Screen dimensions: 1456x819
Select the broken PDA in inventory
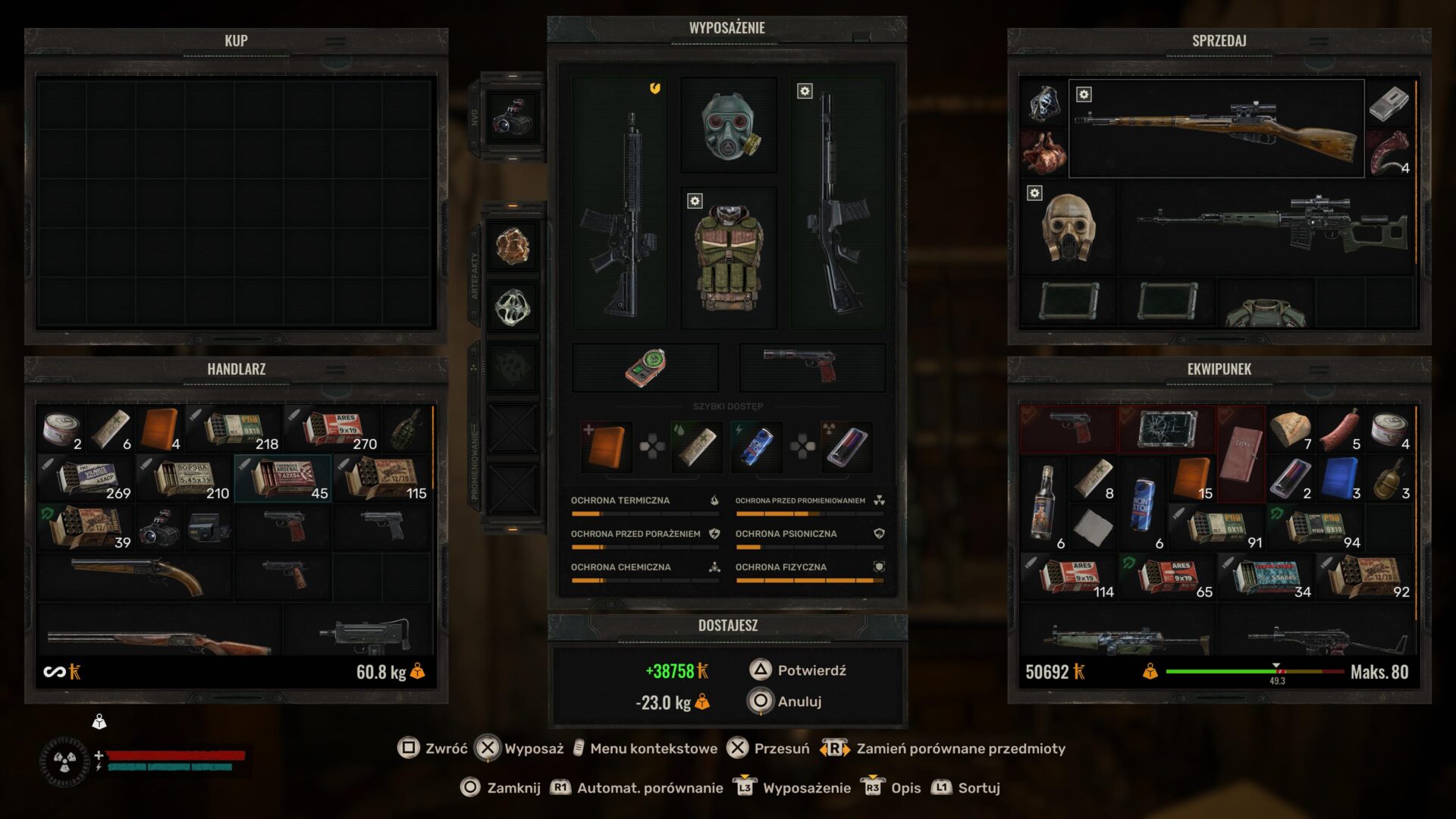1168,430
